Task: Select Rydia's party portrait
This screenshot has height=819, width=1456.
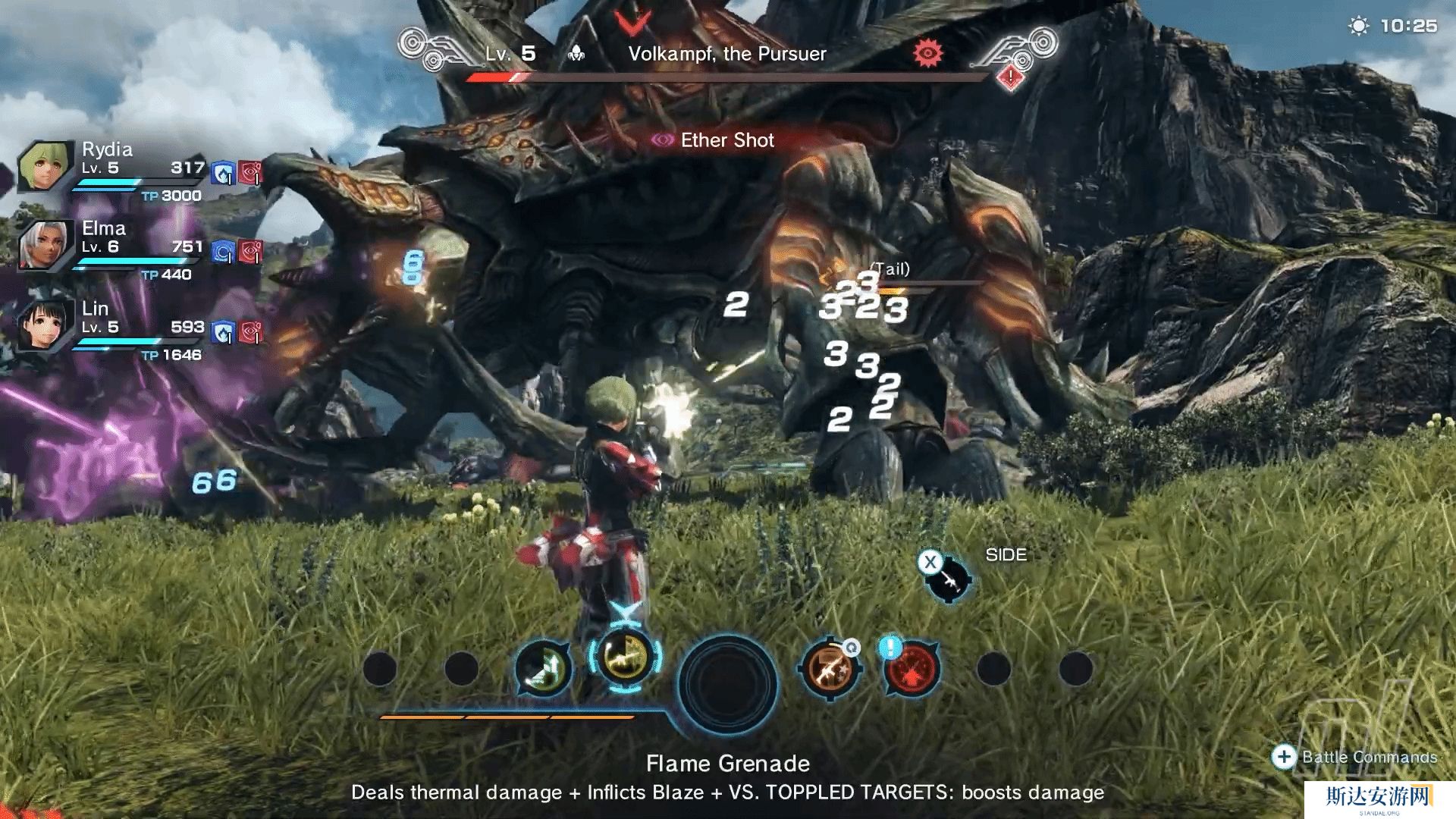Action: point(46,167)
